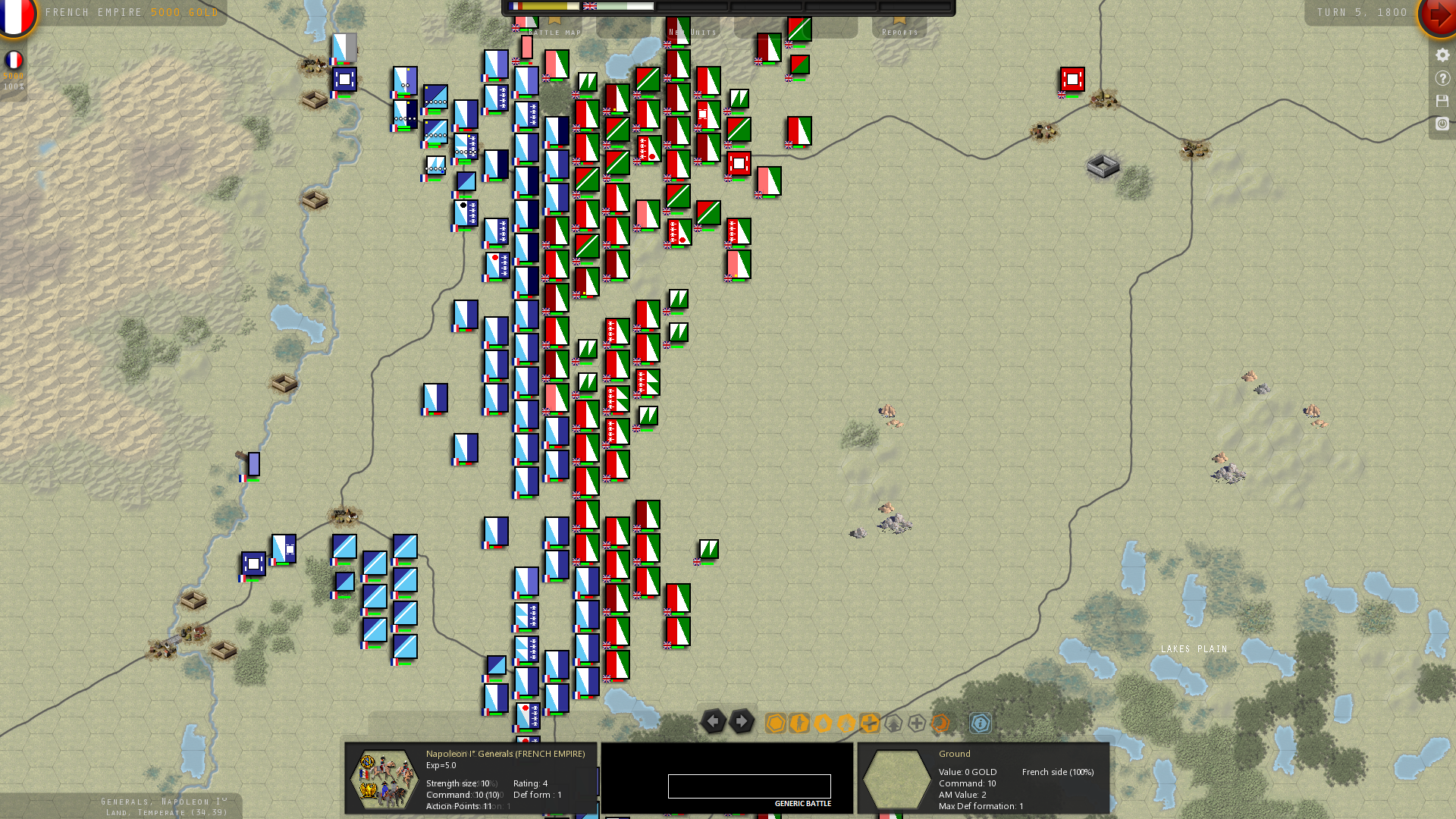Click Napoleon's portrait thumbnail
The height and width of the screenshot is (819, 1456).
tap(384, 778)
